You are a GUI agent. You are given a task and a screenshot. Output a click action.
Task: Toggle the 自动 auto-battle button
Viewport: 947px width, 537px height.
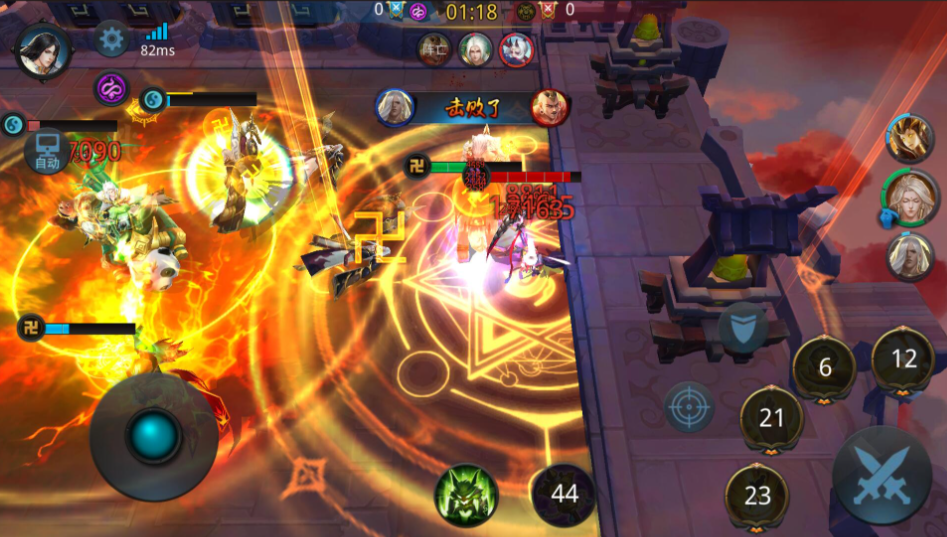pyautogui.click(x=47, y=155)
